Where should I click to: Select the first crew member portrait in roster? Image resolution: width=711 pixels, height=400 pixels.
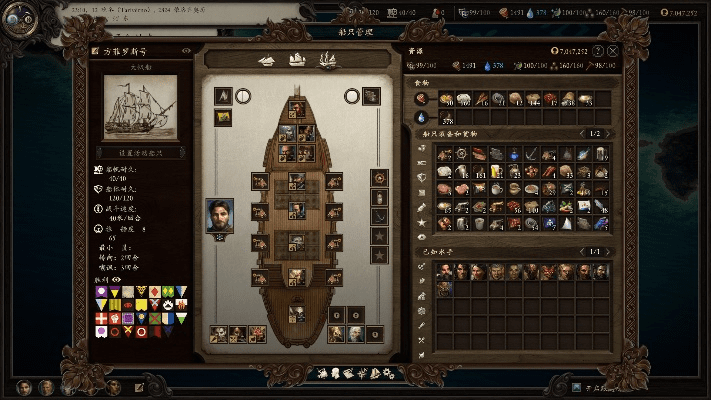click(x=444, y=271)
